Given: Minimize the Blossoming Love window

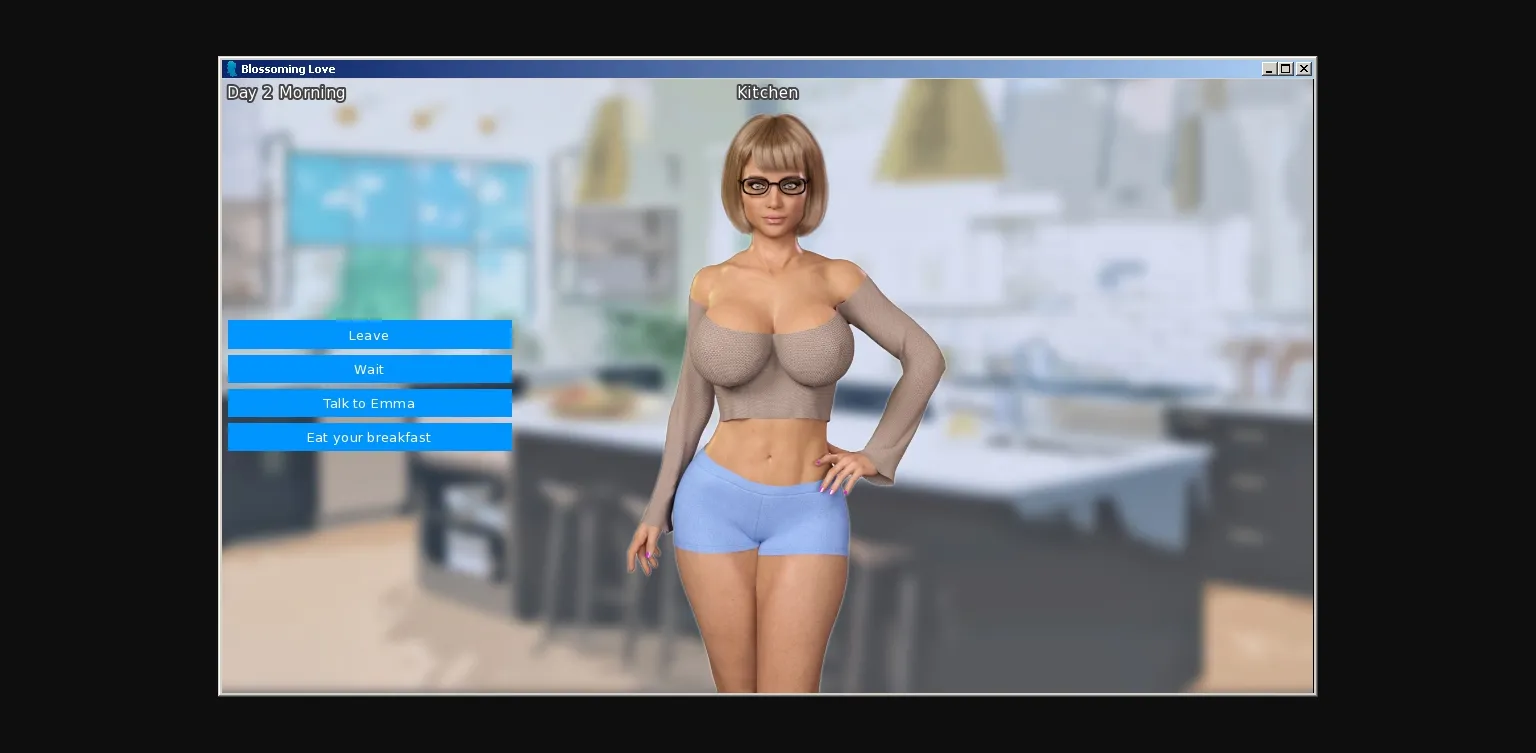Looking at the screenshot, I should (x=1269, y=68).
